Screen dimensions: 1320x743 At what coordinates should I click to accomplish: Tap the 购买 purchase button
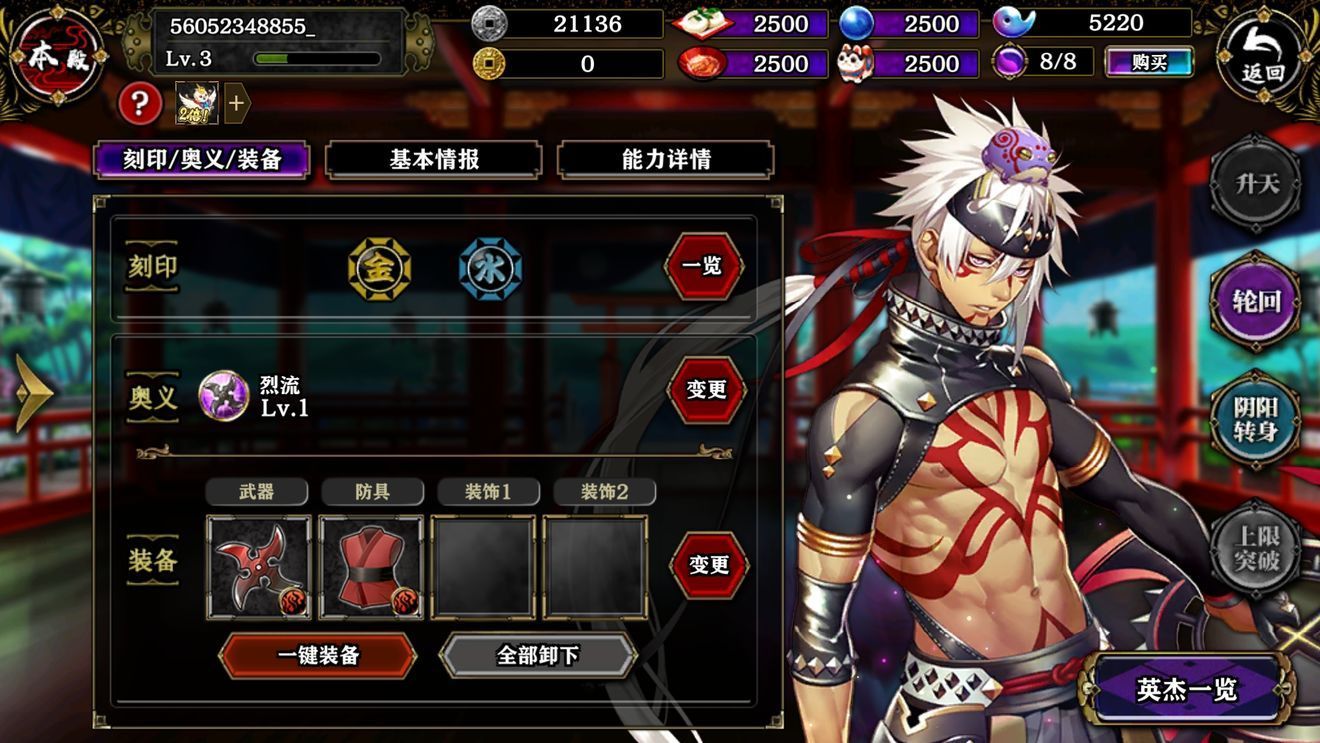pyautogui.click(x=1149, y=62)
